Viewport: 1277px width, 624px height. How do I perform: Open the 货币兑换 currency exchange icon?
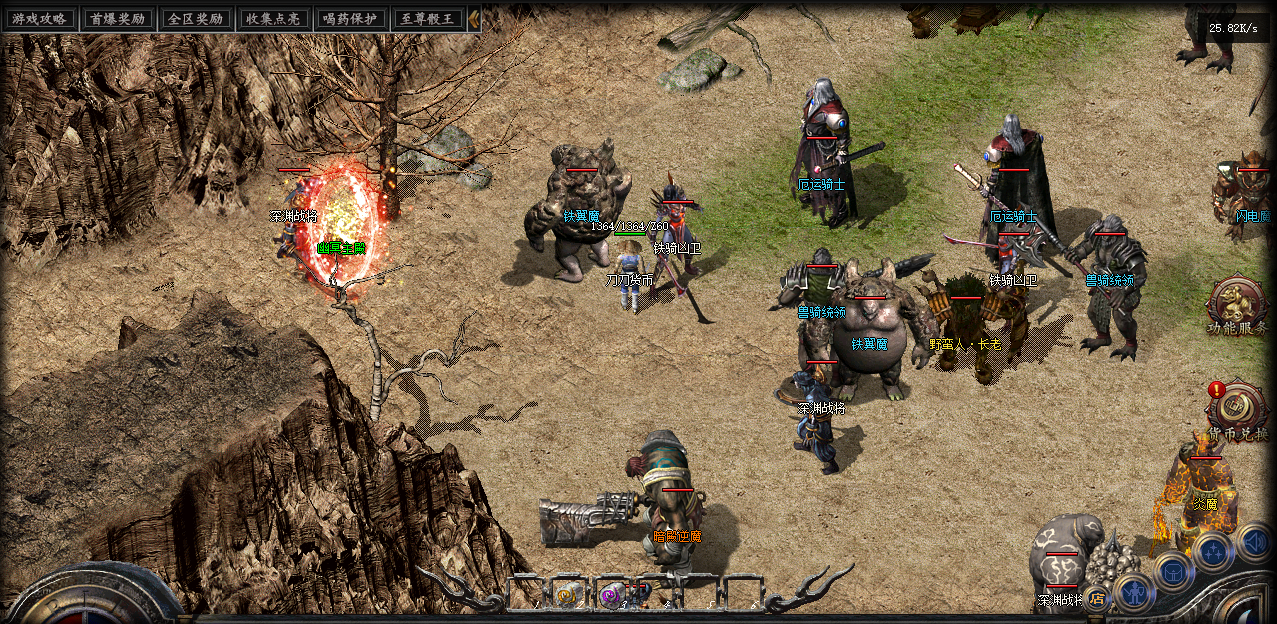pyautogui.click(x=1237, y=408)
